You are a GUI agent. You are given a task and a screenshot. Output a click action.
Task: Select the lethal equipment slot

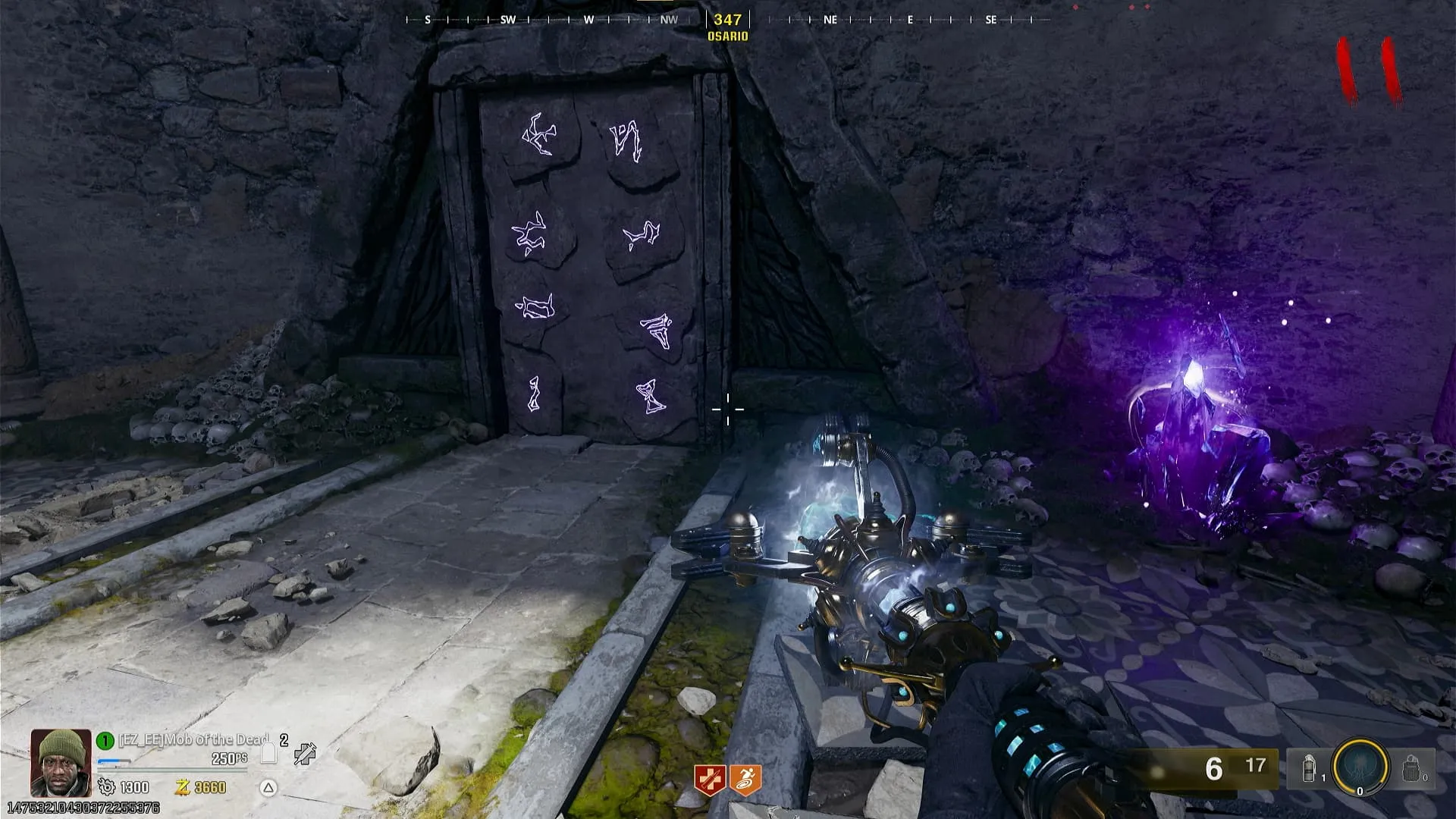coord(1410,769)
